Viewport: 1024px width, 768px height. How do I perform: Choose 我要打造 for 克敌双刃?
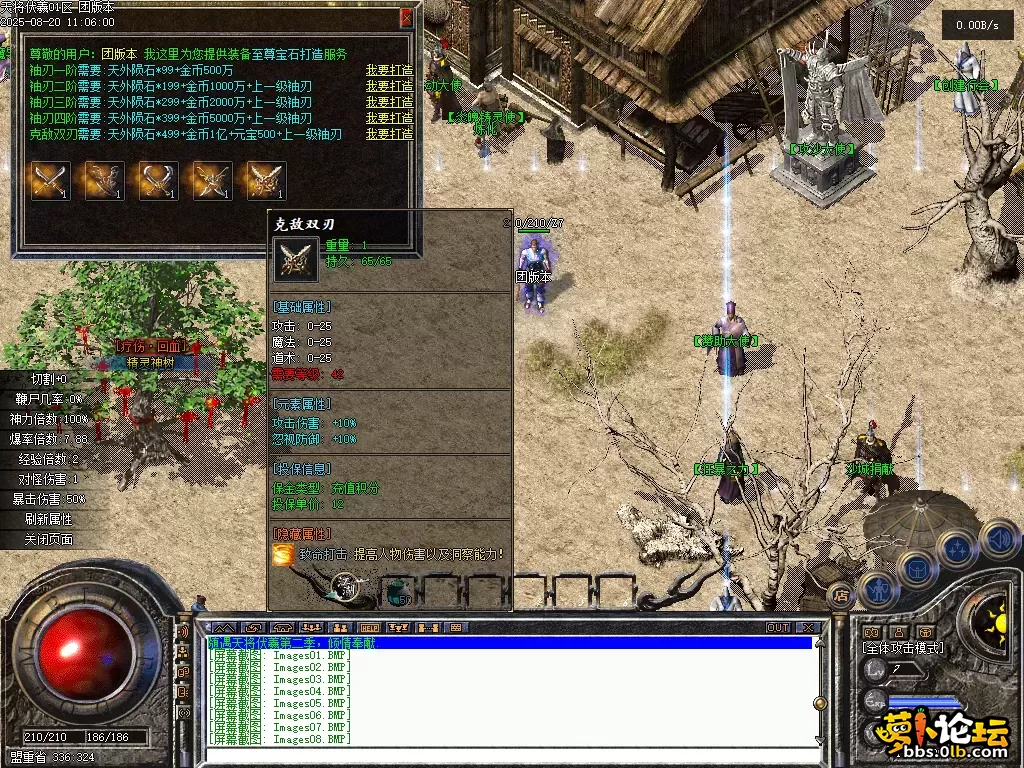tap(389, 134)
